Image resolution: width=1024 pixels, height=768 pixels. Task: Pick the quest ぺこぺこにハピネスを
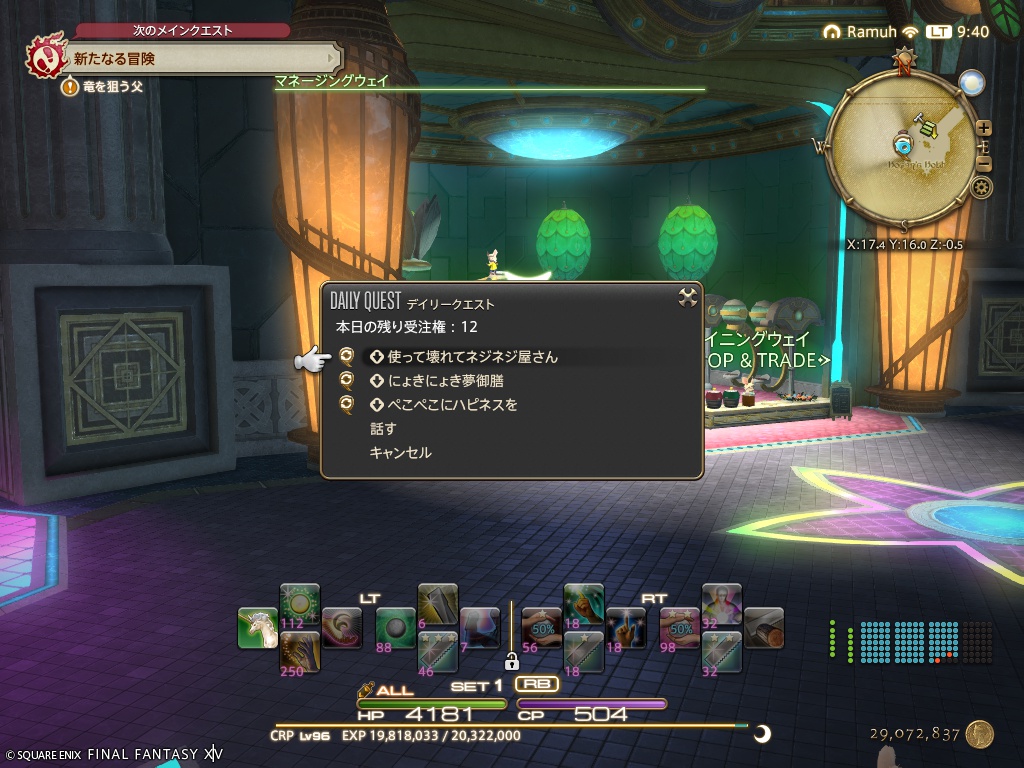(x=452, y=405)
